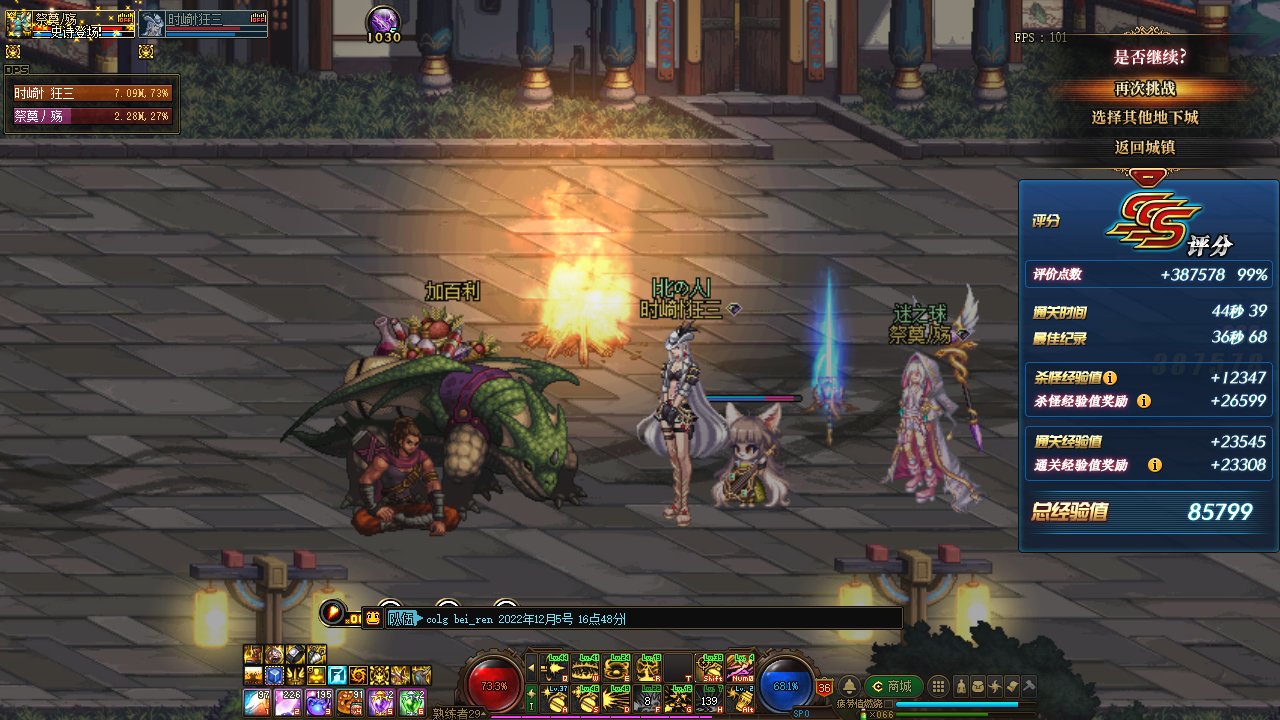1280x720 pixels.
Task: Click the bell notification icon
Action: tap(848, 686)
